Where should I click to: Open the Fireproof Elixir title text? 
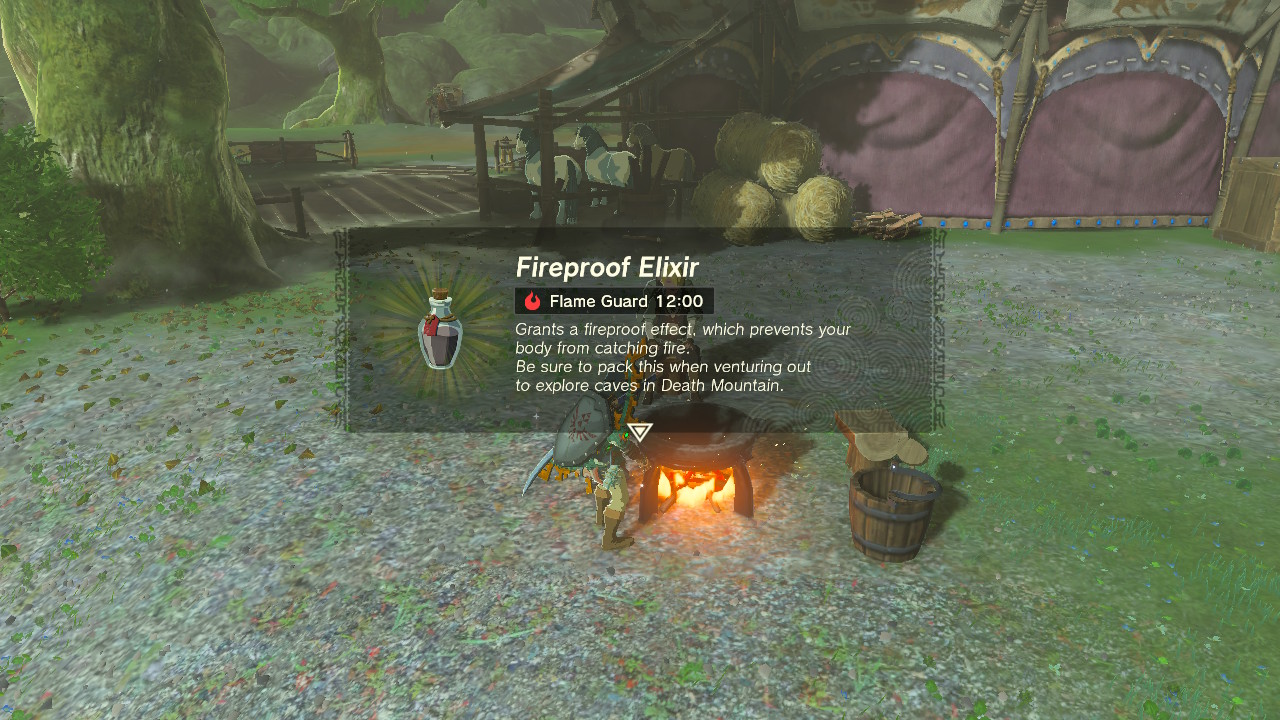coord(610,268)
